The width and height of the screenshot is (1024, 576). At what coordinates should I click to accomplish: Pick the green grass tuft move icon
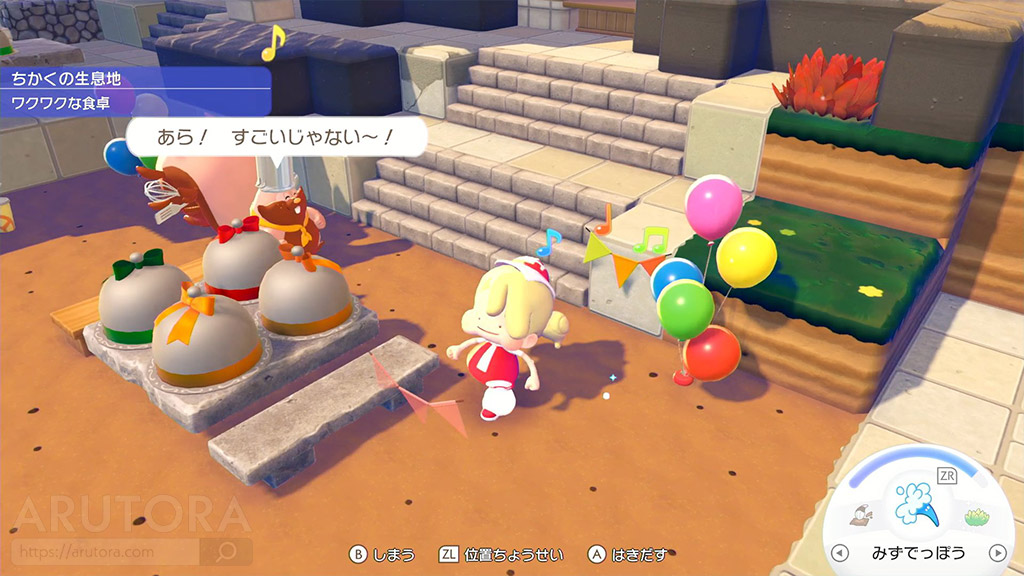(x=975, y=517)
